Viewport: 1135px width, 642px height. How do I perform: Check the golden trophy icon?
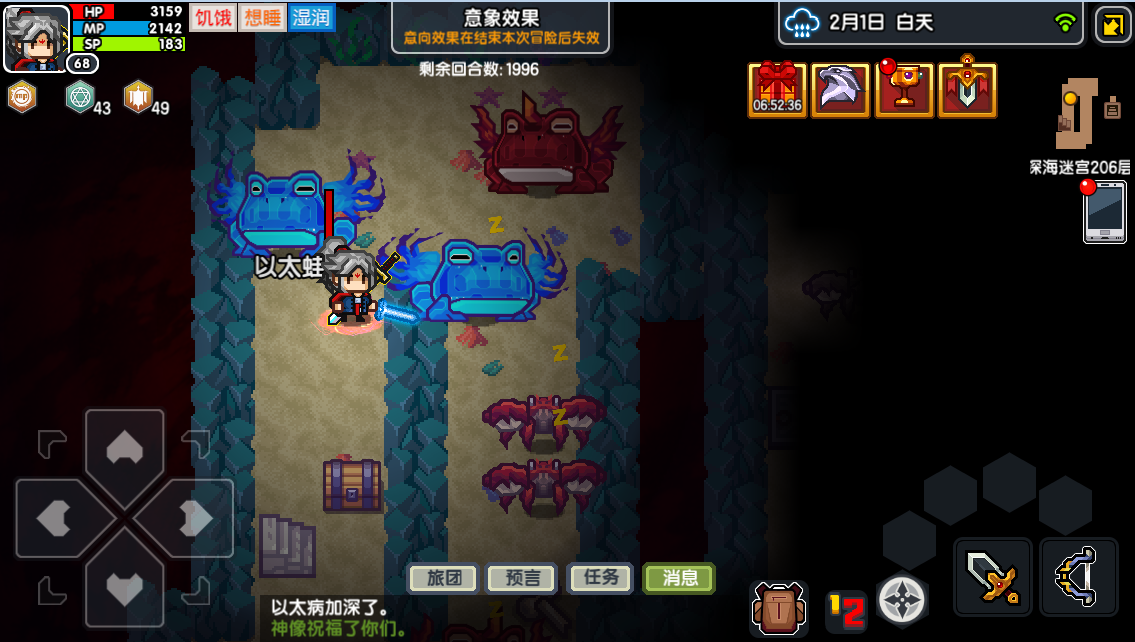pyautogui.click(x=904, y=90)
